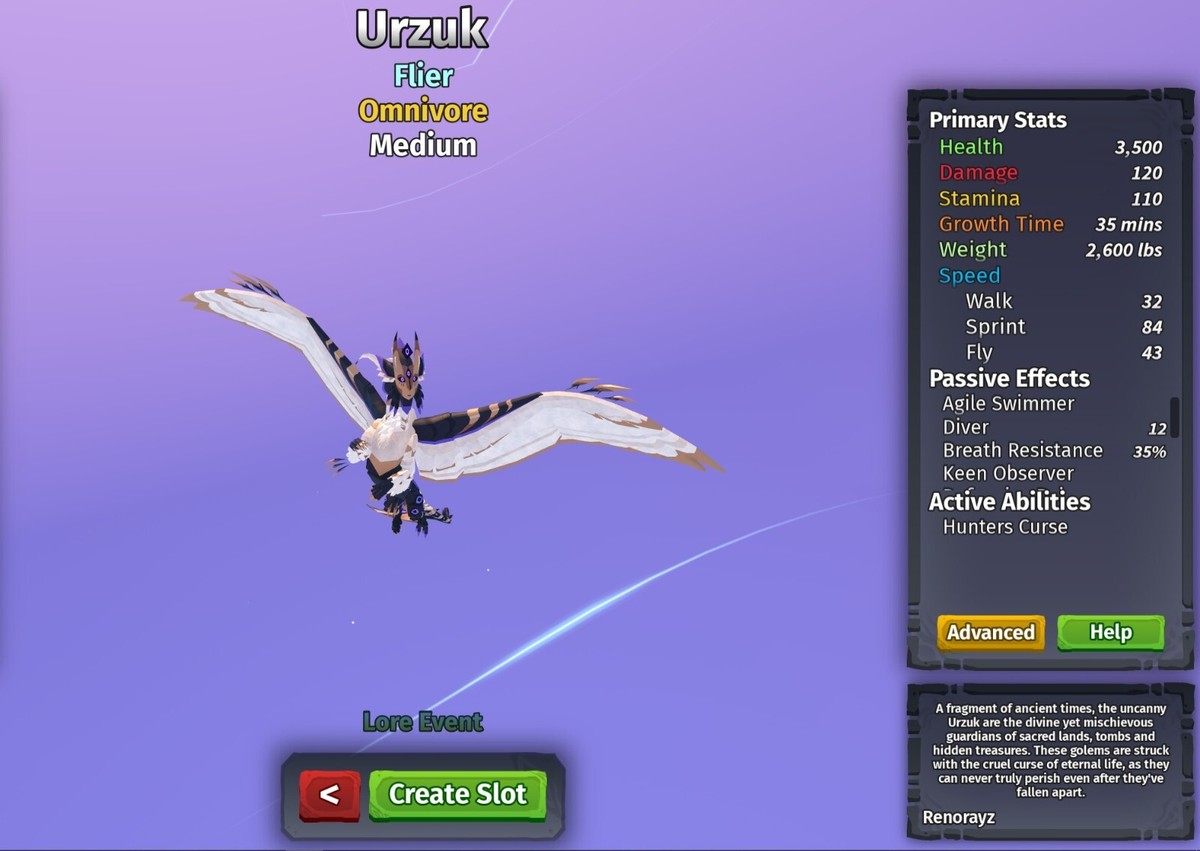This screenshot has height=851, width=1200.
Task: Select the Hunters Curse active ability
Action: tap(1004, 527)
